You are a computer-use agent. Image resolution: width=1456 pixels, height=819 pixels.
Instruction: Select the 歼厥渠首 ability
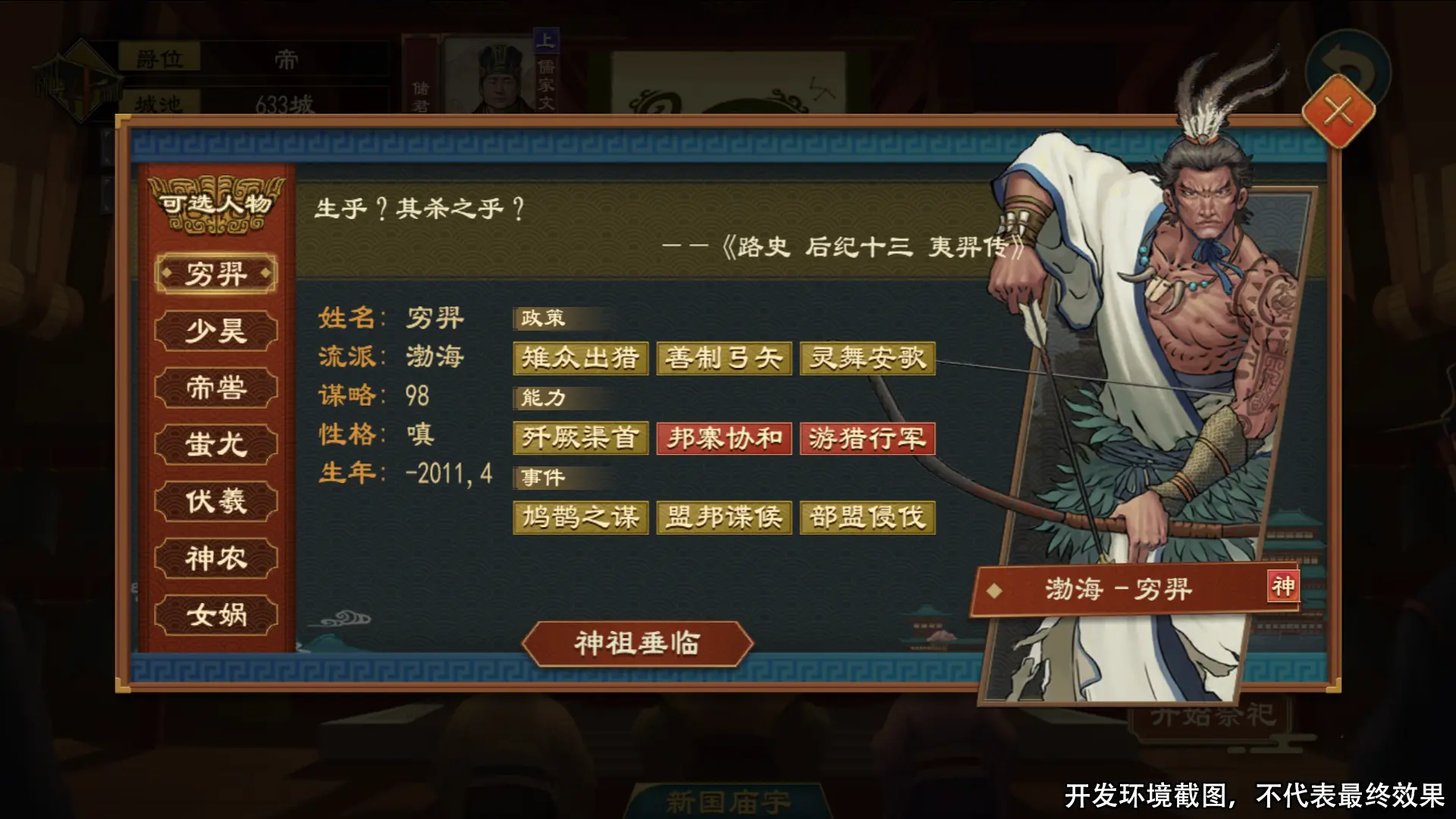(x=580, y=438)
